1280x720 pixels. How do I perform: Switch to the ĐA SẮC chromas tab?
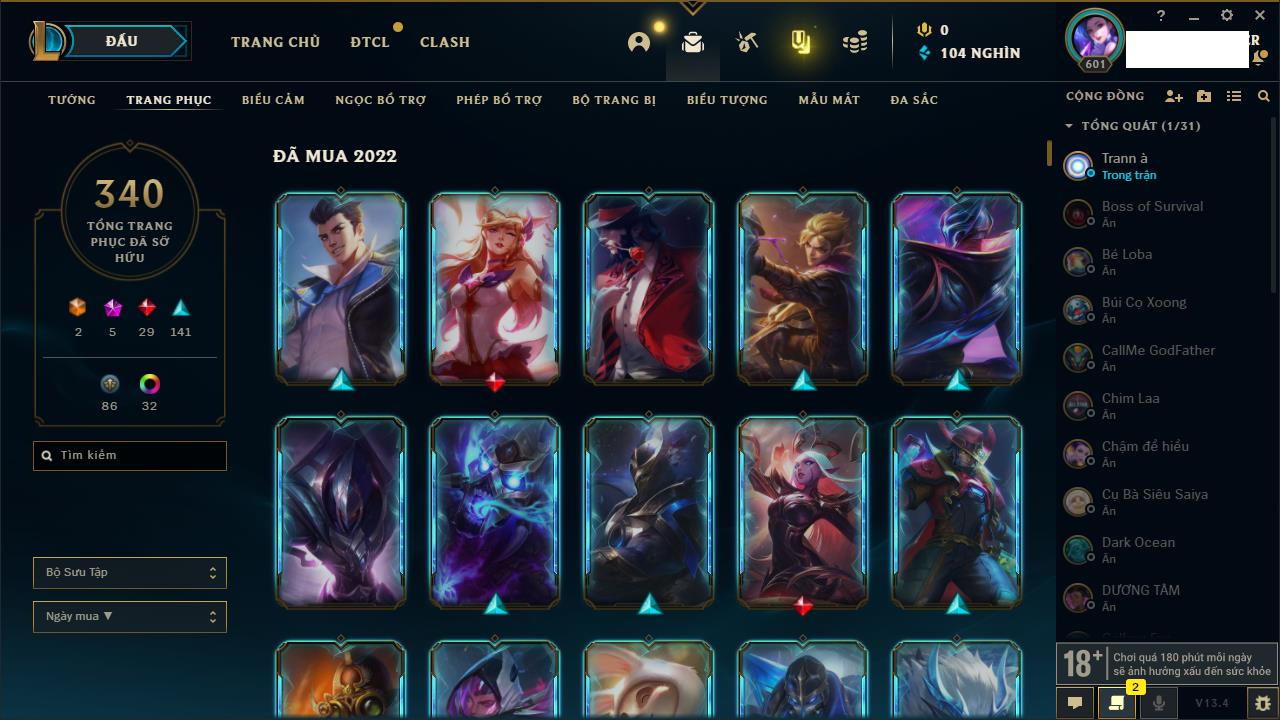[x=914, y=100]
